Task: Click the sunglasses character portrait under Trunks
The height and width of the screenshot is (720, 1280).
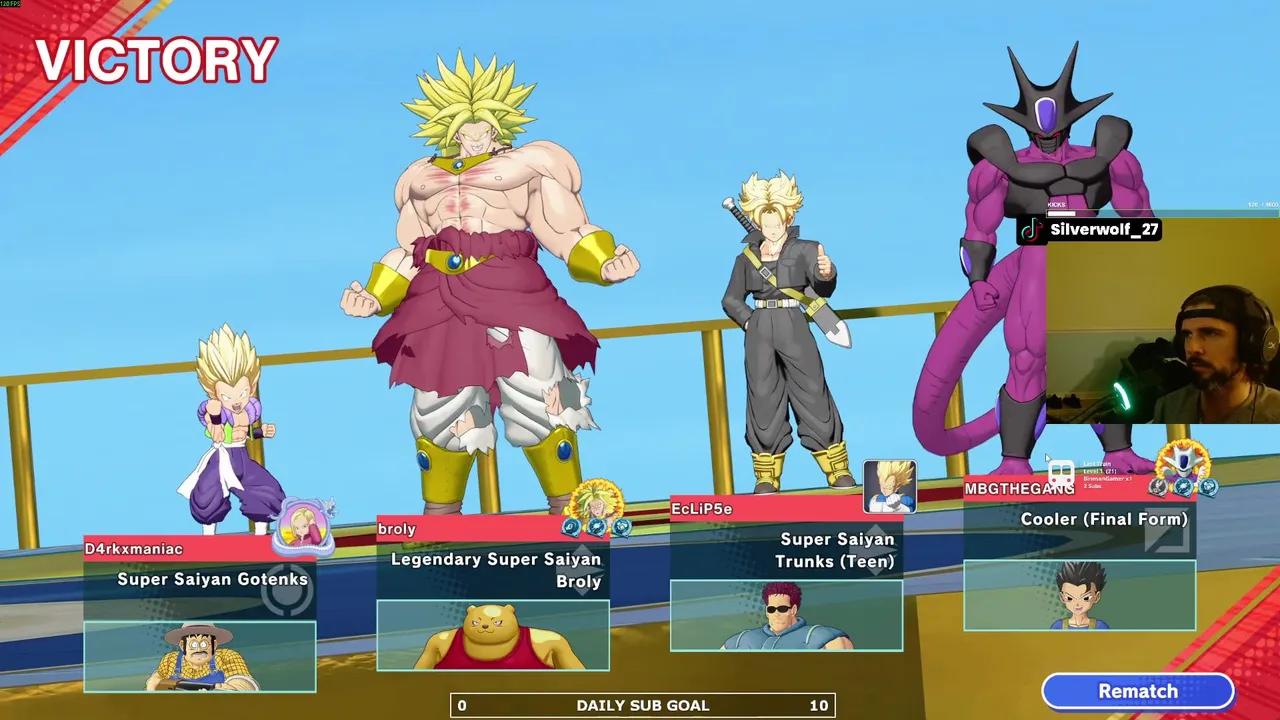Action: click(786, 616)
